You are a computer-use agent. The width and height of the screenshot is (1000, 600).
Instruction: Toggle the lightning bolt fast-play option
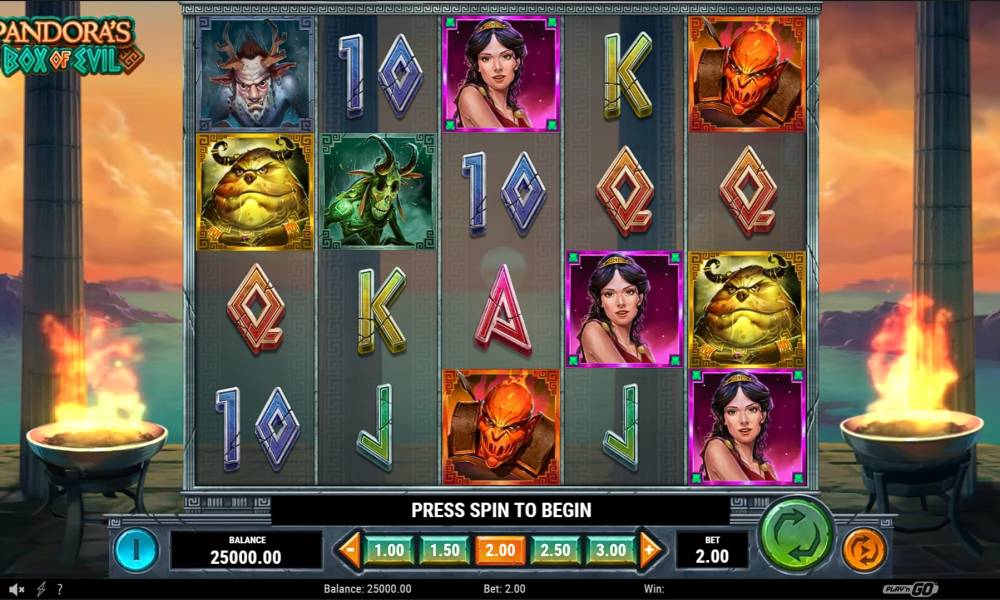tap(41, 589)
